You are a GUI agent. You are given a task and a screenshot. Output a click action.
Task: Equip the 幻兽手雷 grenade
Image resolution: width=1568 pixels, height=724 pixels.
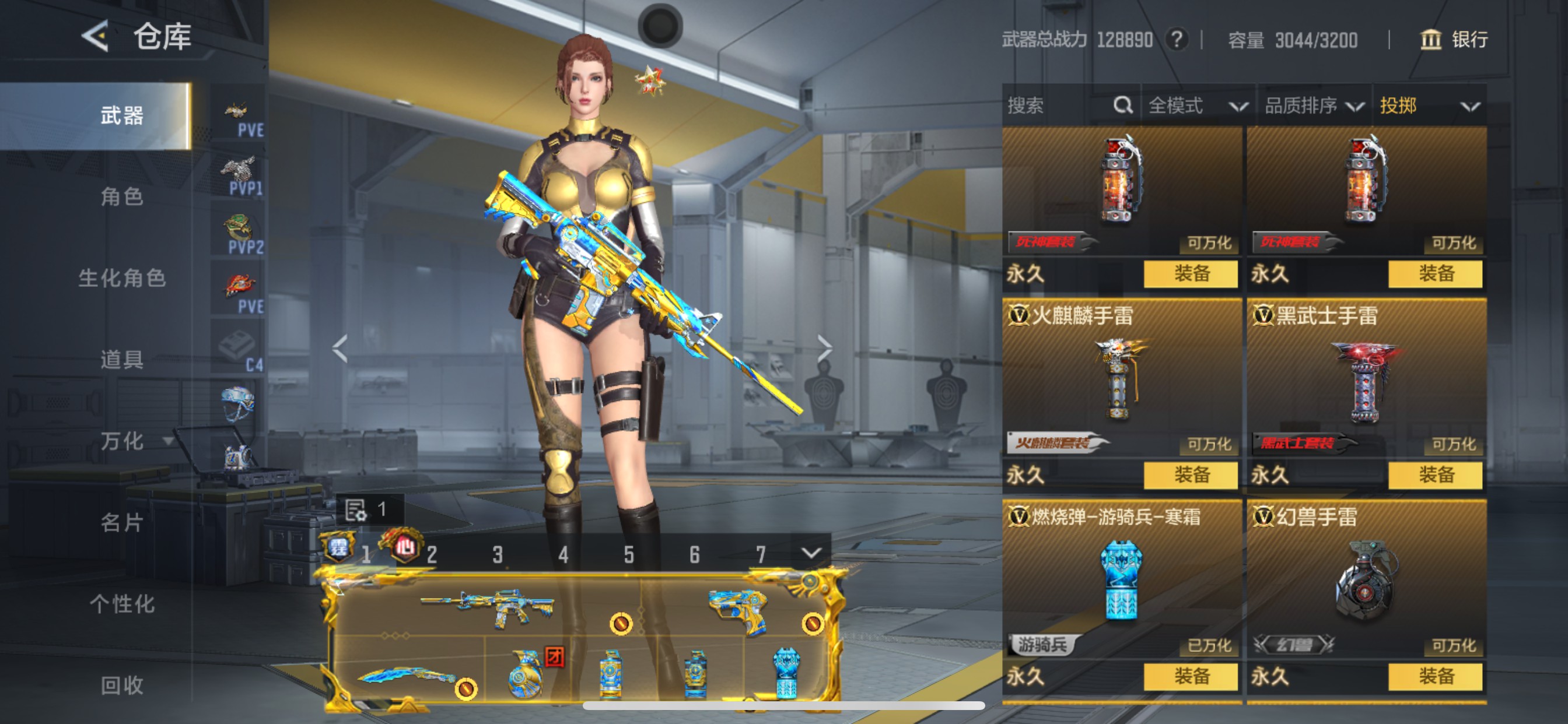pyautogui.click(x=1436, y=677)
